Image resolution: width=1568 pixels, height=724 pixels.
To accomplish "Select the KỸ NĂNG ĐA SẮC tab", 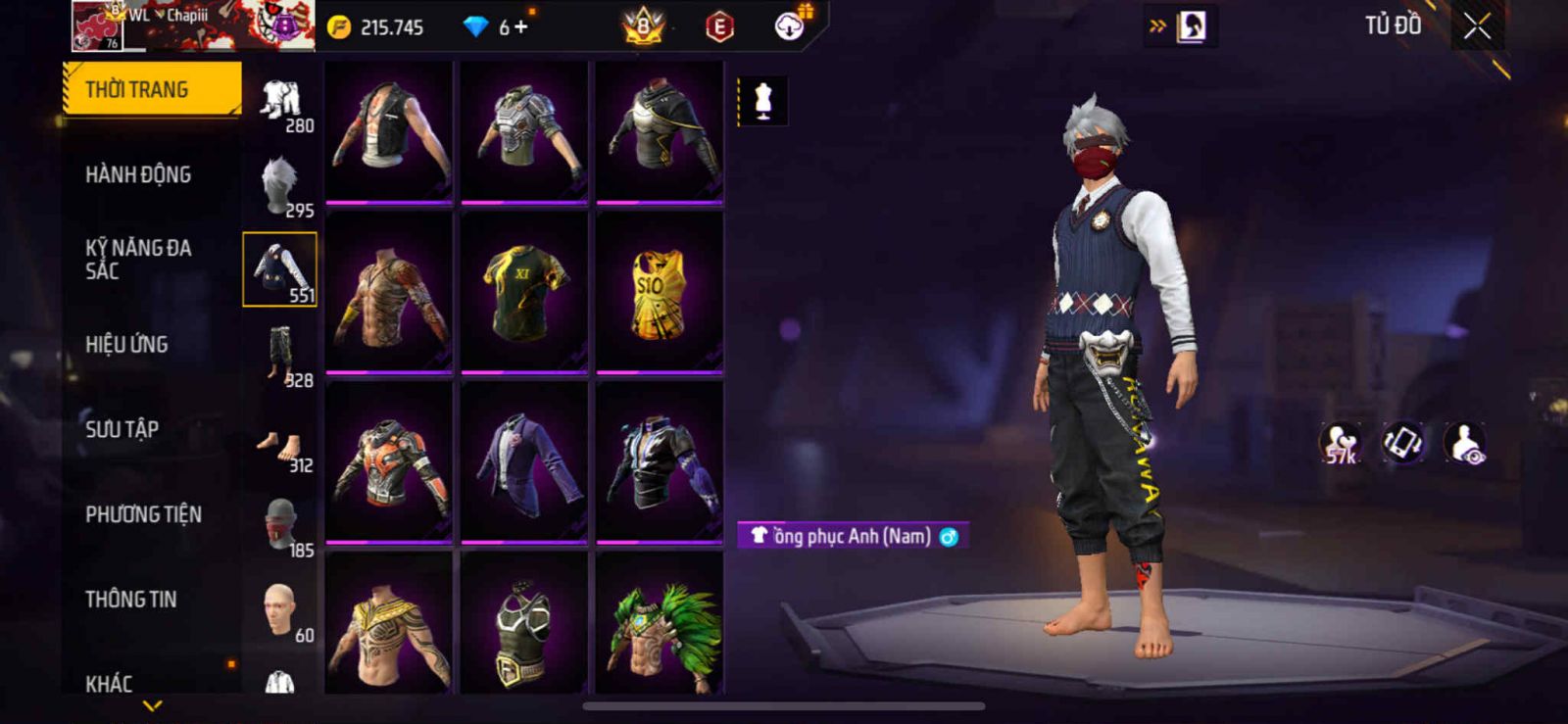I will [x=138, y=260].
